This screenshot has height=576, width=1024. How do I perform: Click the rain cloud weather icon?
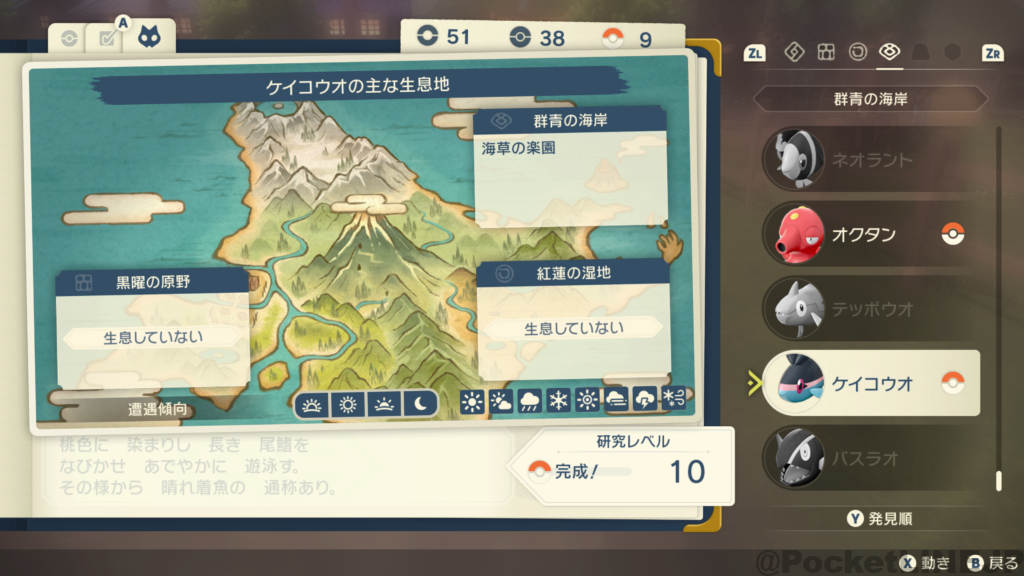tap(529, 402)
